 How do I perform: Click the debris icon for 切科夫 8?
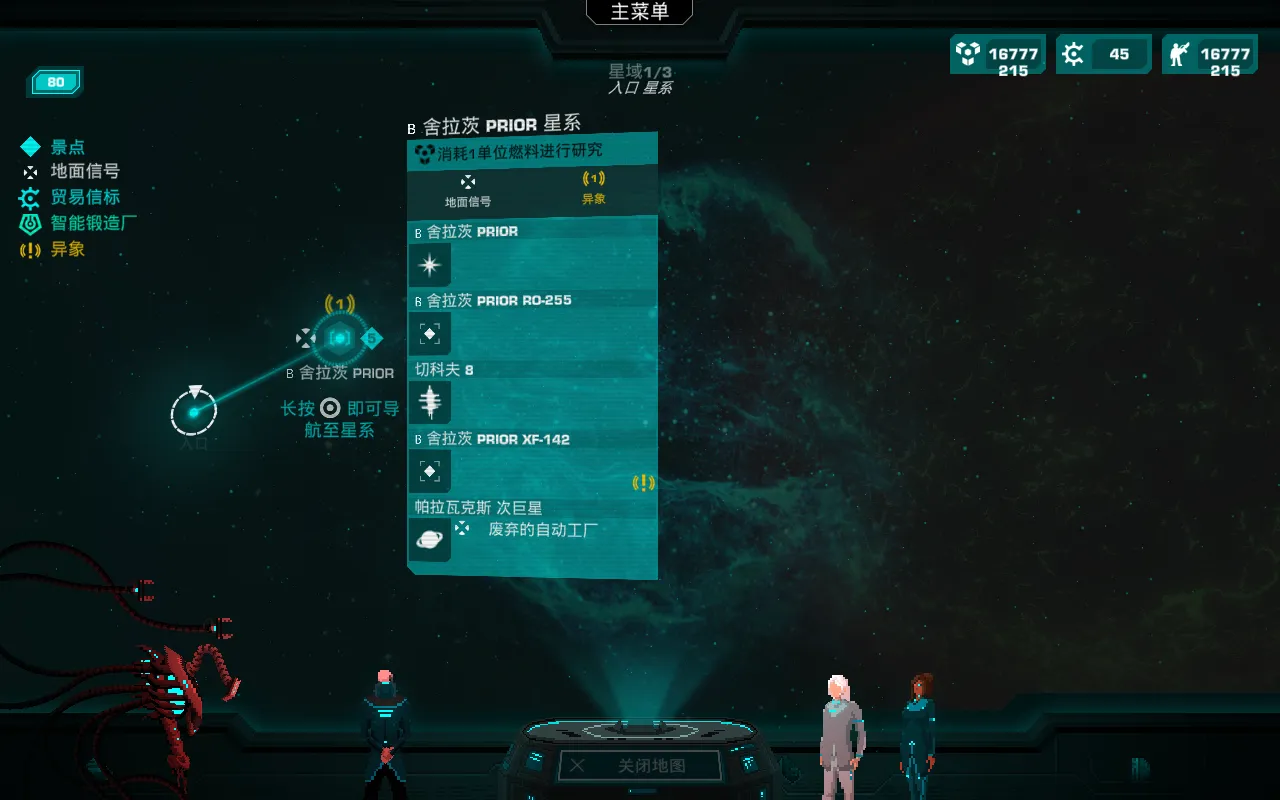pyautogui.click(x=429, y=401)
